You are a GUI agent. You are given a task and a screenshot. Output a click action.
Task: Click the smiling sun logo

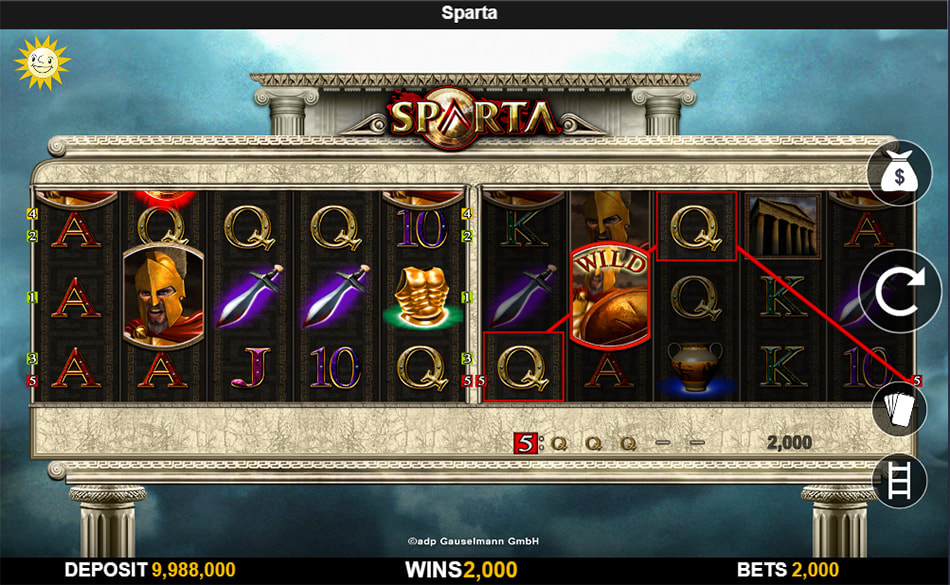click(40, 62)
